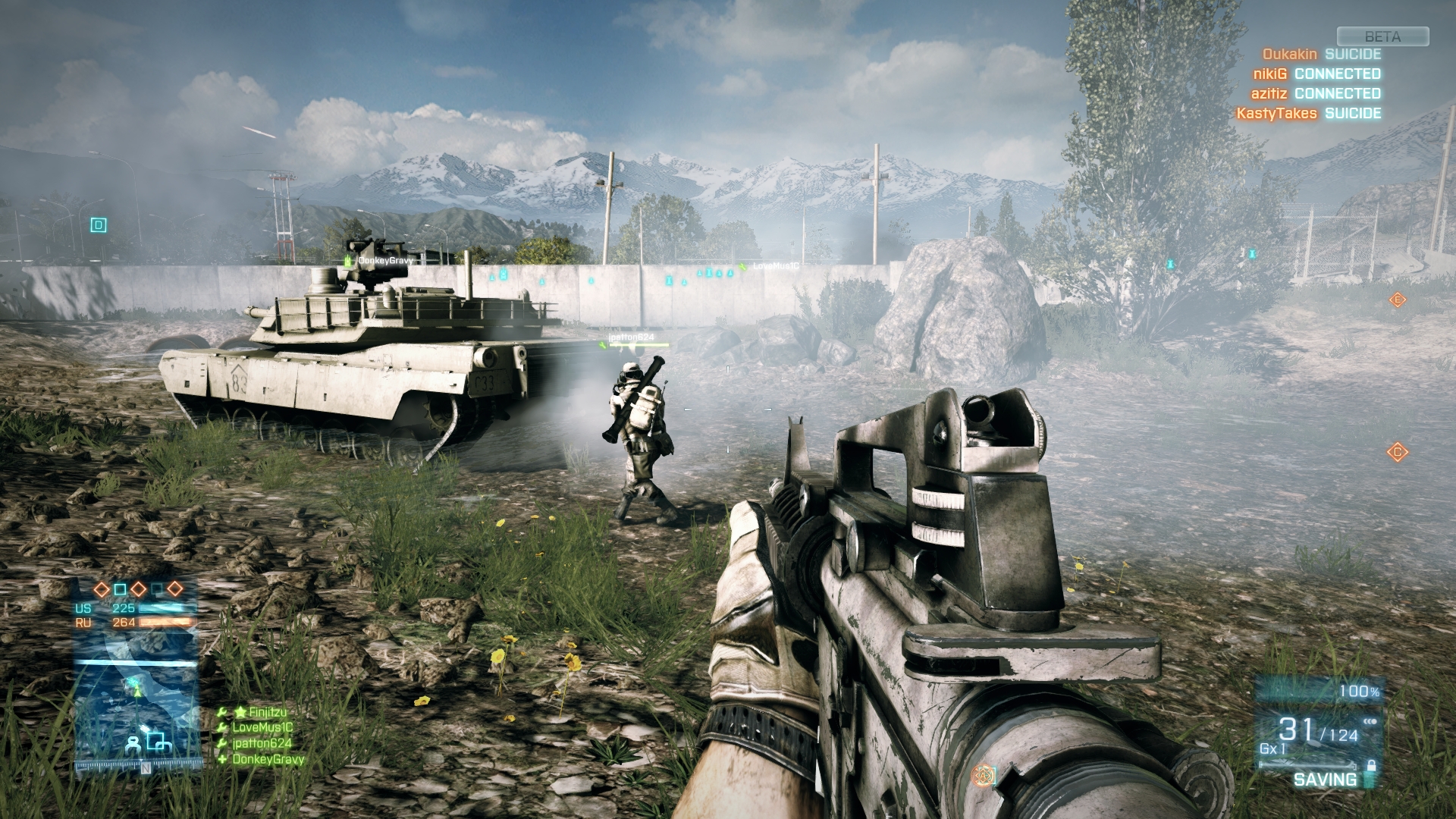Click the Oukakin SUICIDE kill feed entry
Viewport: 1456px width, 819px height.
pos(1321,55)
